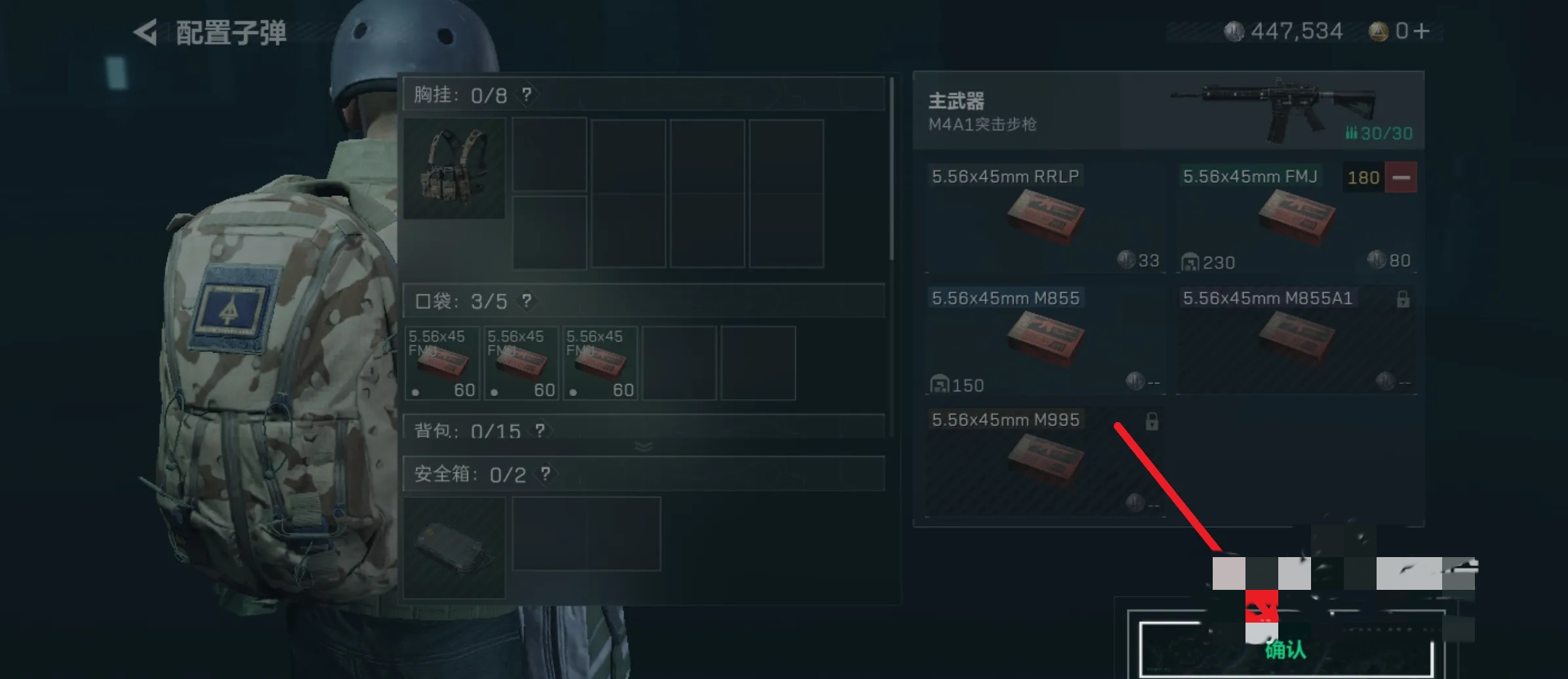Click the lock icon on 5.56x45mm M995
This screenshot has height=679, width=1568.
click(x=1153, y=421)
